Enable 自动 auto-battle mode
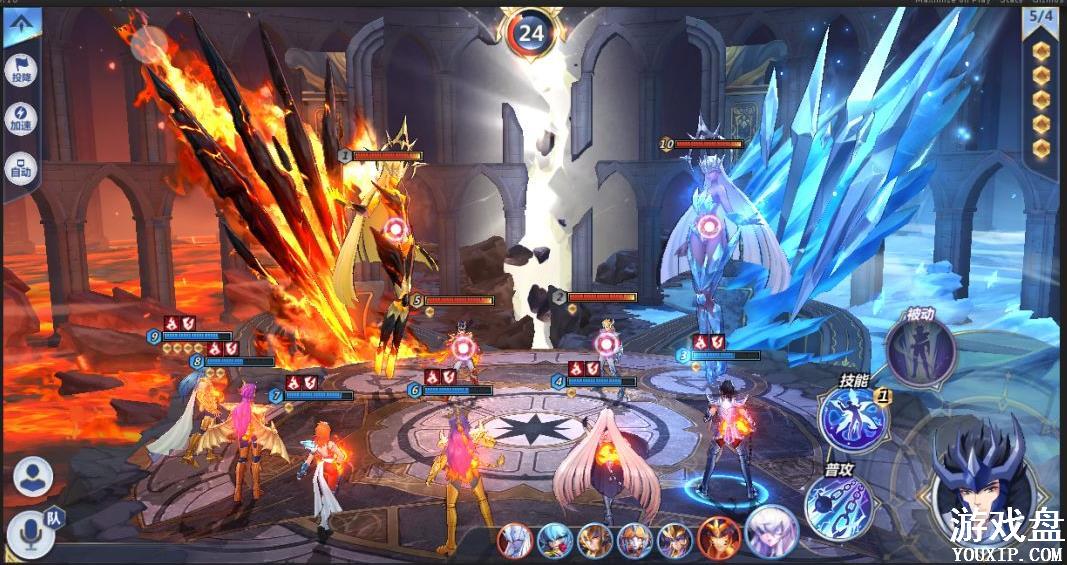The width and height of the screenshot is (1067, 565). click(x=21, y=168)
